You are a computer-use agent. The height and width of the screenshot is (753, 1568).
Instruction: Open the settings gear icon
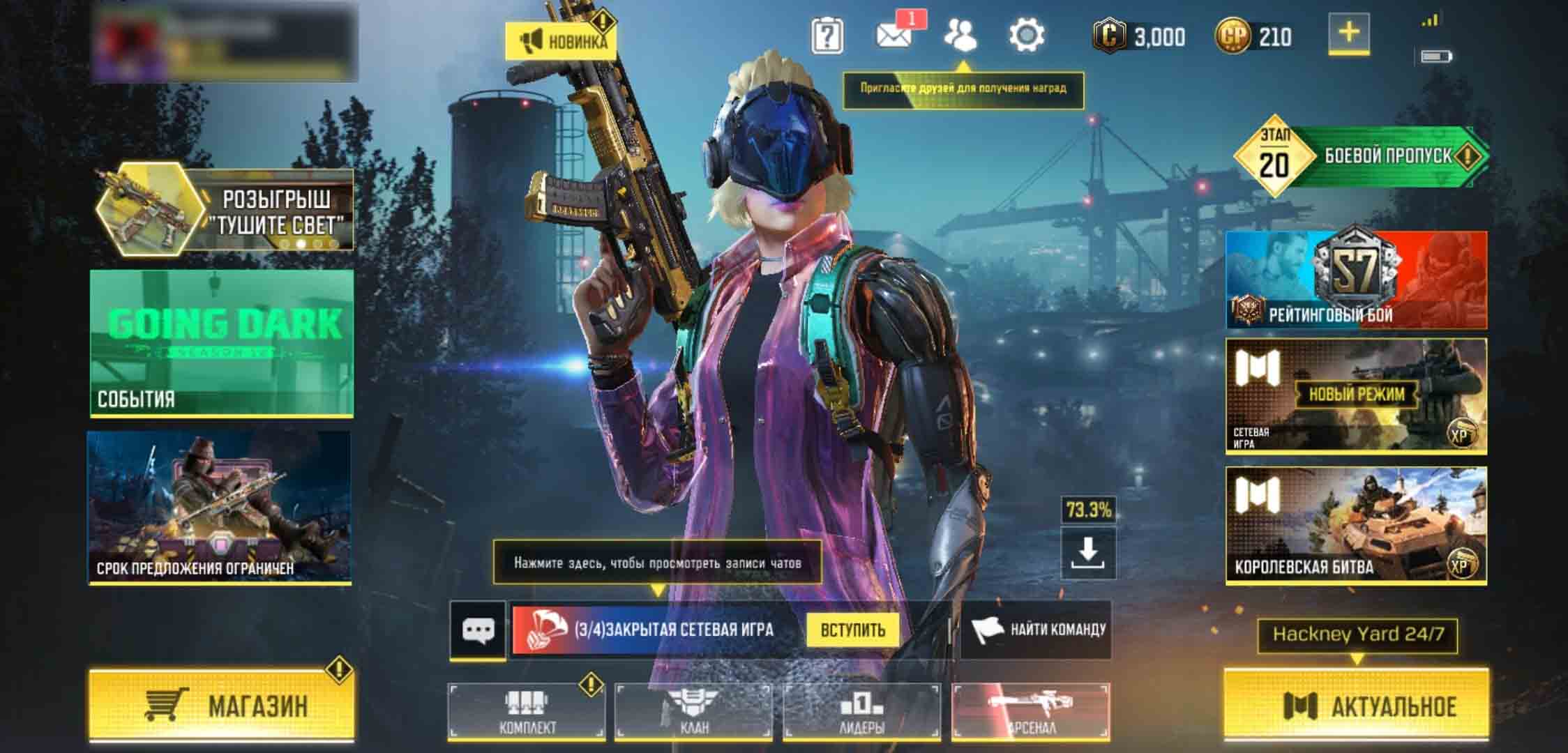1027,35
